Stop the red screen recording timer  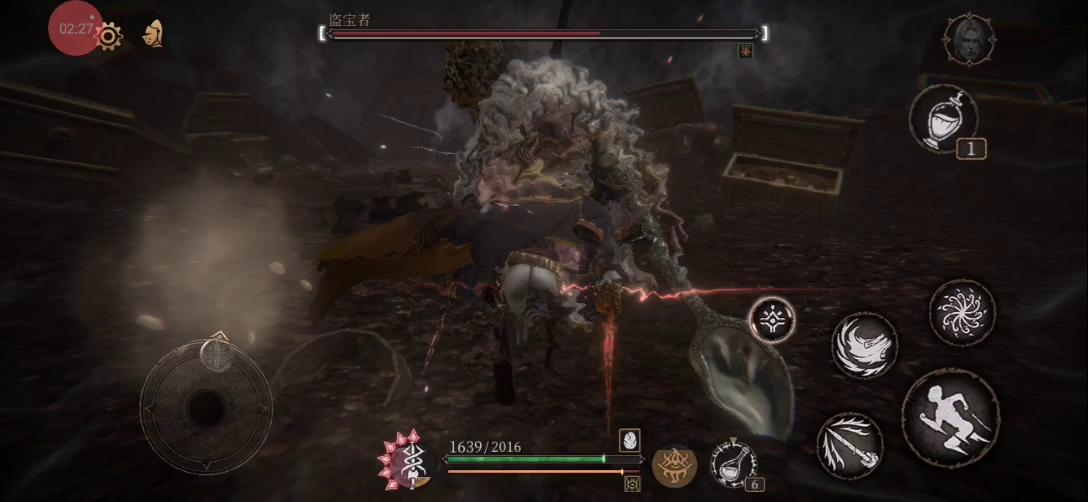point(75,28)
